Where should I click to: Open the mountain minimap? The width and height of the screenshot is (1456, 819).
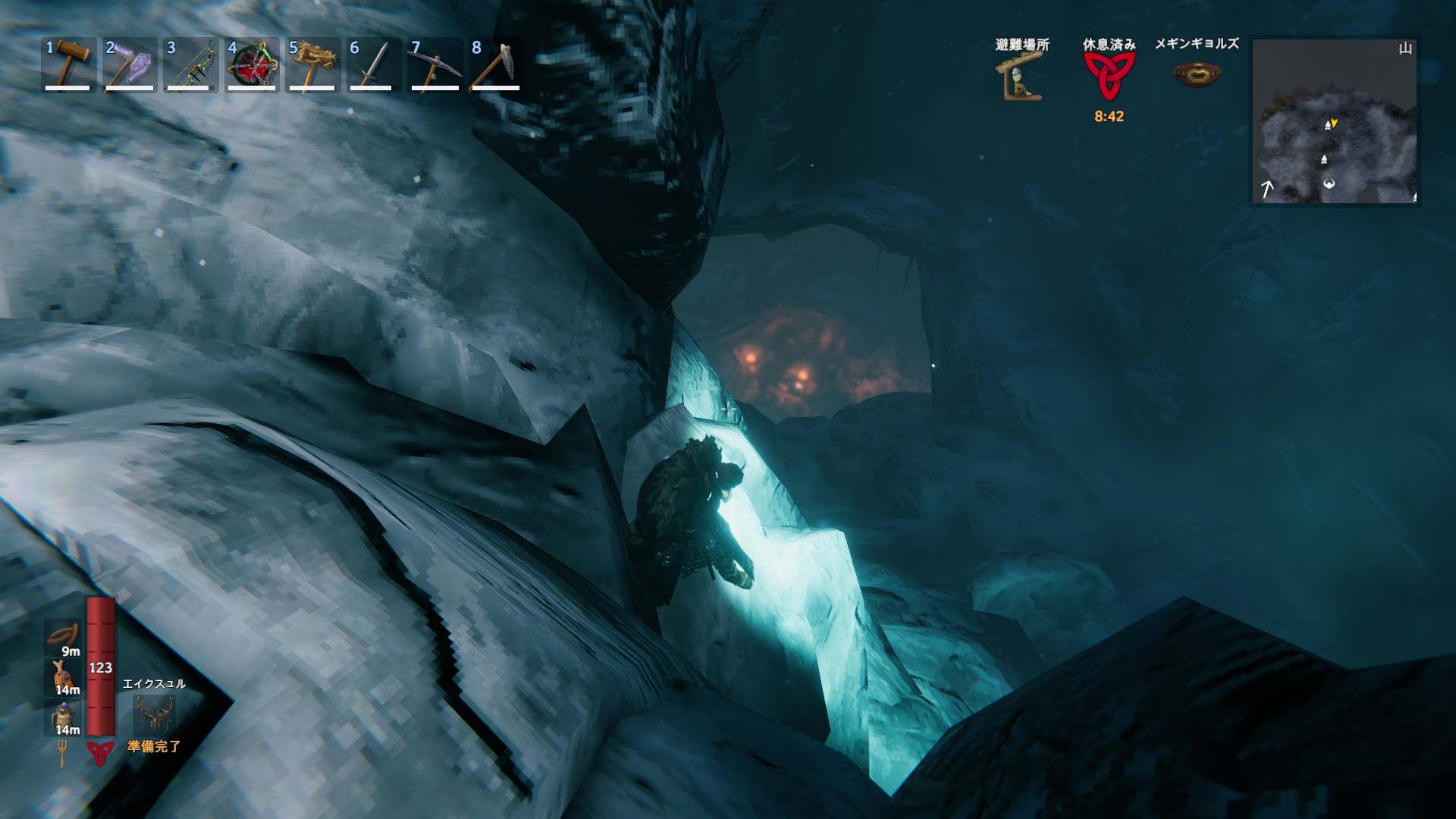[1334, 121]
